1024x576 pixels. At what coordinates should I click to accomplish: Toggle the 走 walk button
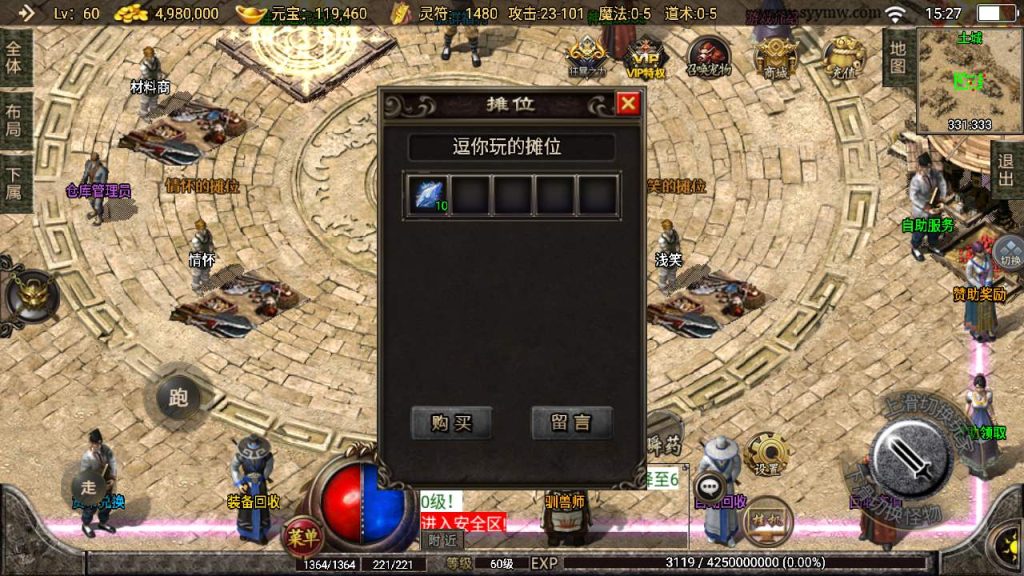click(88, 486)
